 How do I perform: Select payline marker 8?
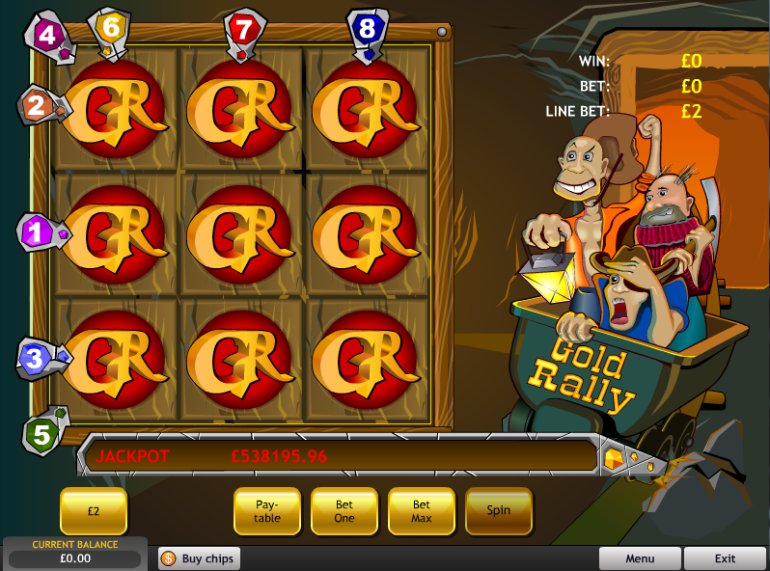[x=367, y=28]
